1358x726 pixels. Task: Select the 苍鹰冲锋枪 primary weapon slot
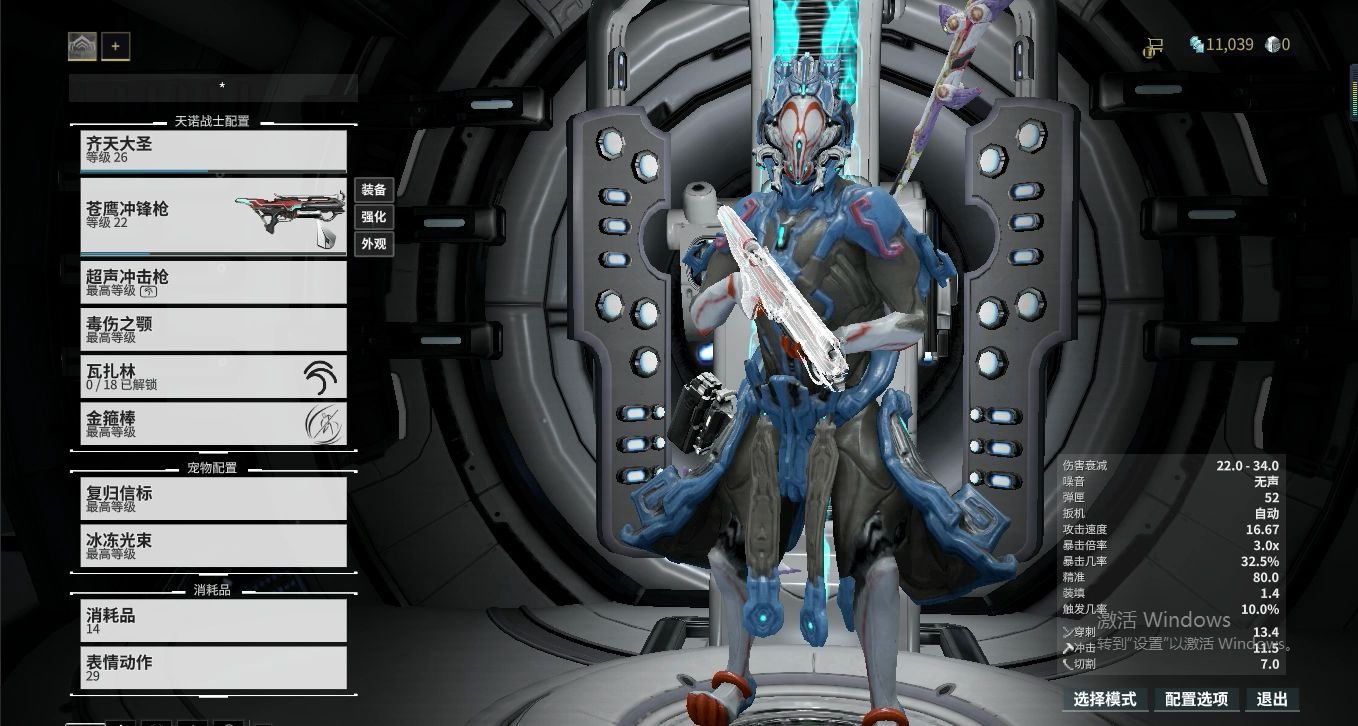[x=213, y=215]
